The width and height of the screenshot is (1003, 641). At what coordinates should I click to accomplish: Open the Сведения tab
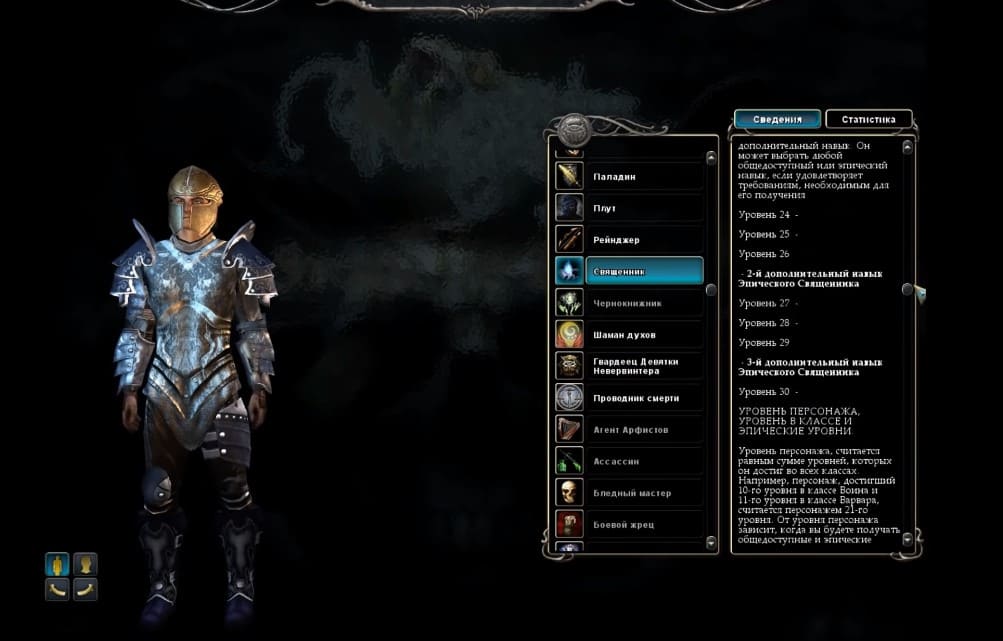pyautogui.click(x=777, y=120)
